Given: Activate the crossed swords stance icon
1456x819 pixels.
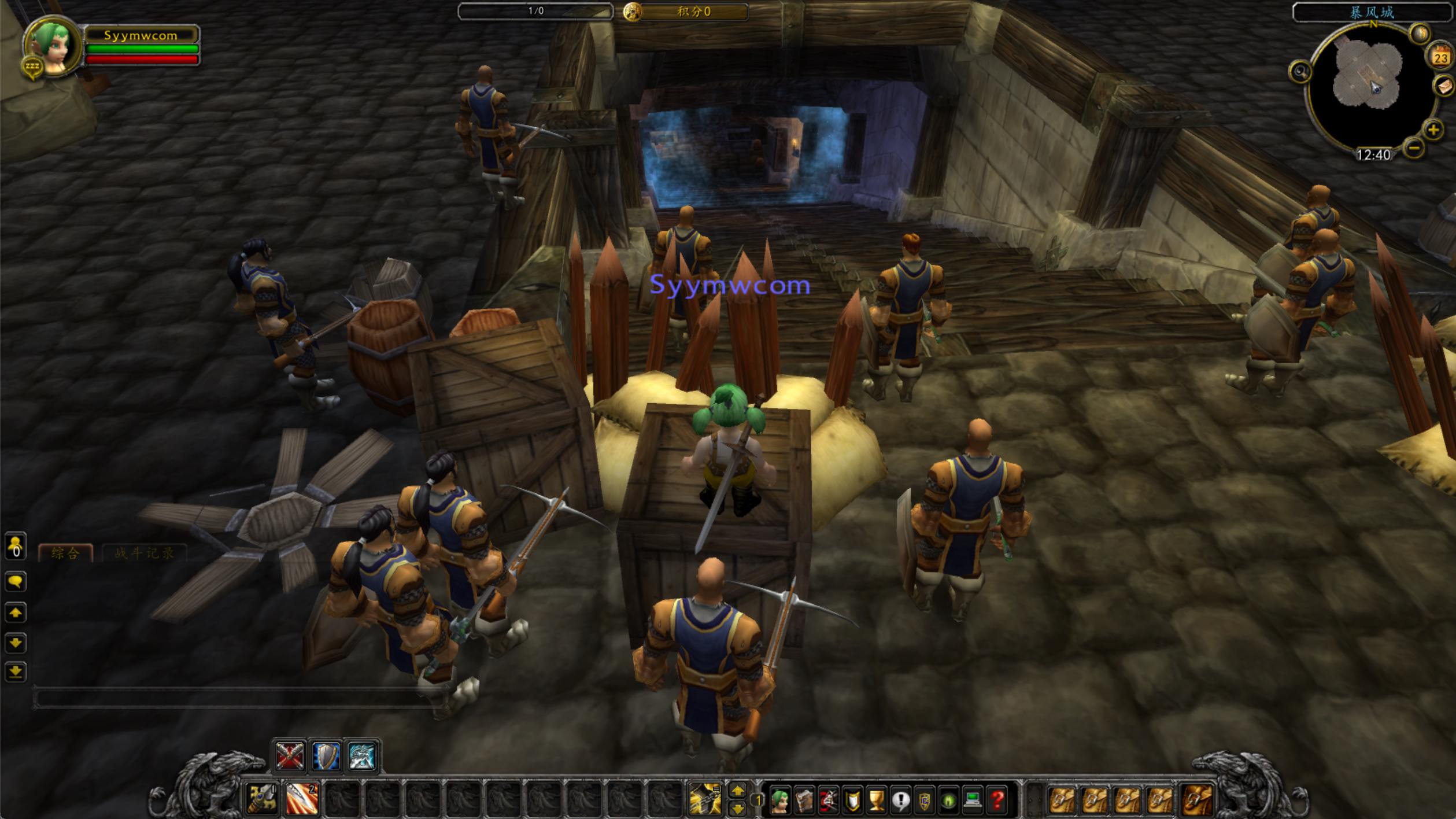Looking at the screenshot, I should coord(289,756).
